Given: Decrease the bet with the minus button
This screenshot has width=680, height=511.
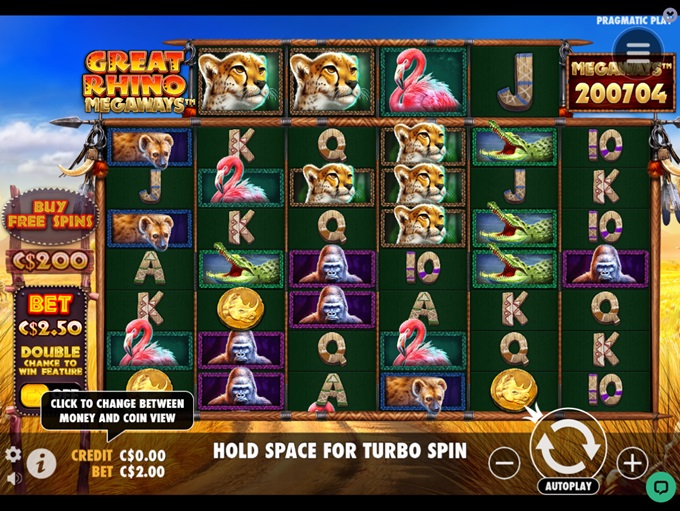Looking at the screenshot, I should pyautogui.click(x=504, y=462).
